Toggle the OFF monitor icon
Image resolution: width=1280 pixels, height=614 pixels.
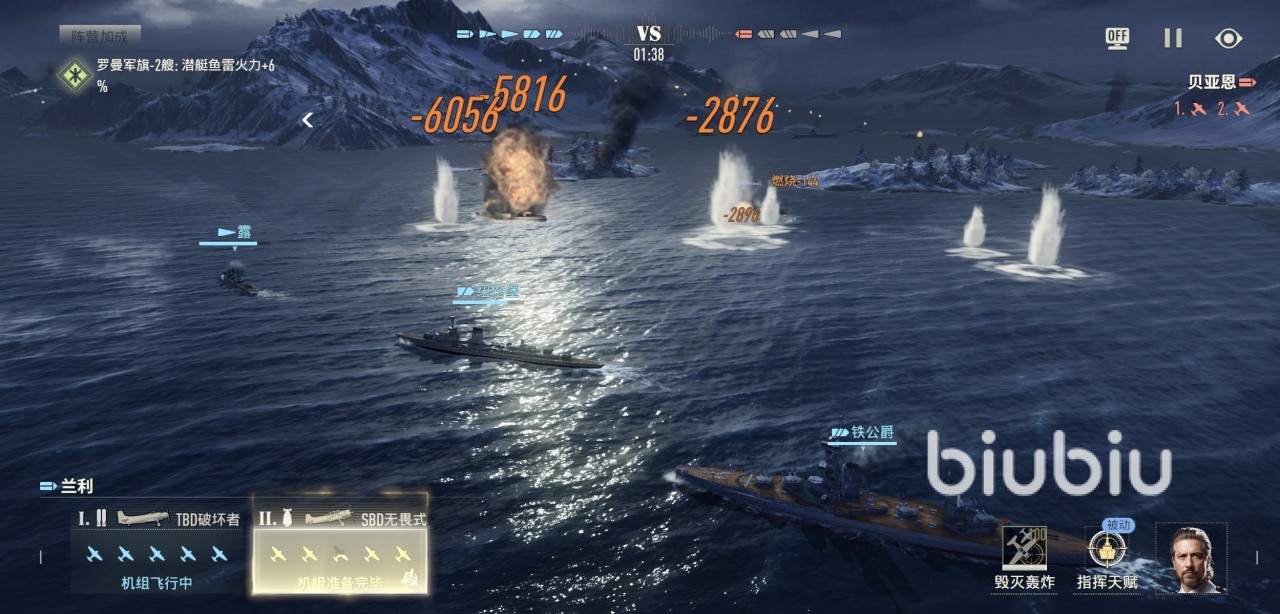(x=1117, y=38)
